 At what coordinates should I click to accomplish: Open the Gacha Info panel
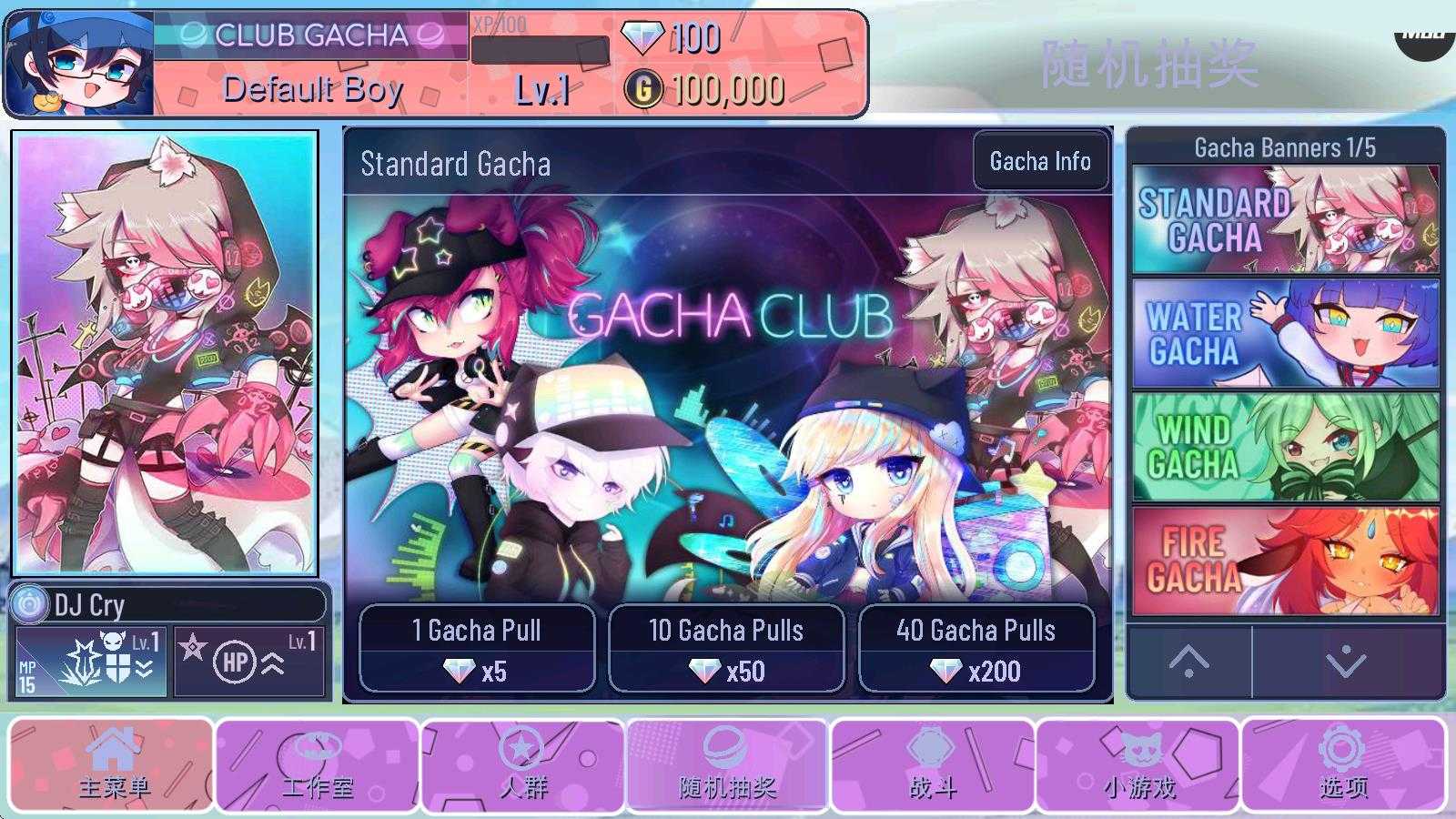[x=1040, y=162]
